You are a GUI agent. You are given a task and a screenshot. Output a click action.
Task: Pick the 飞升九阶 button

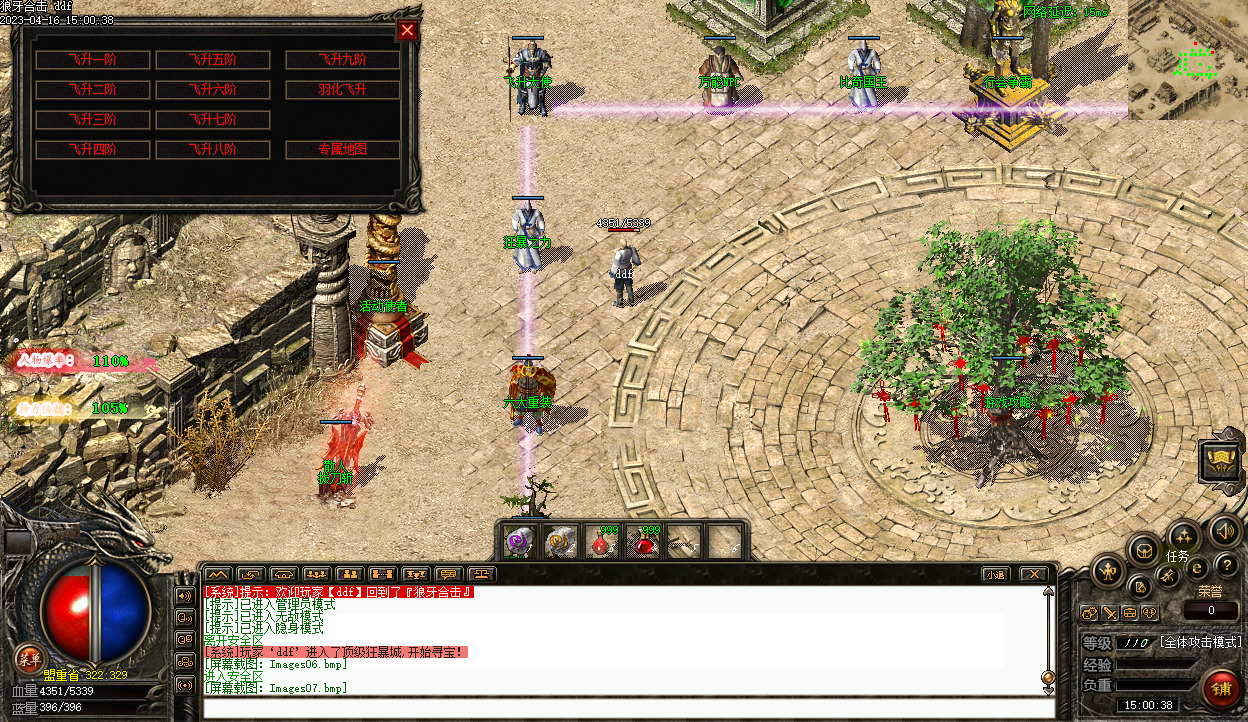(343, 60)
